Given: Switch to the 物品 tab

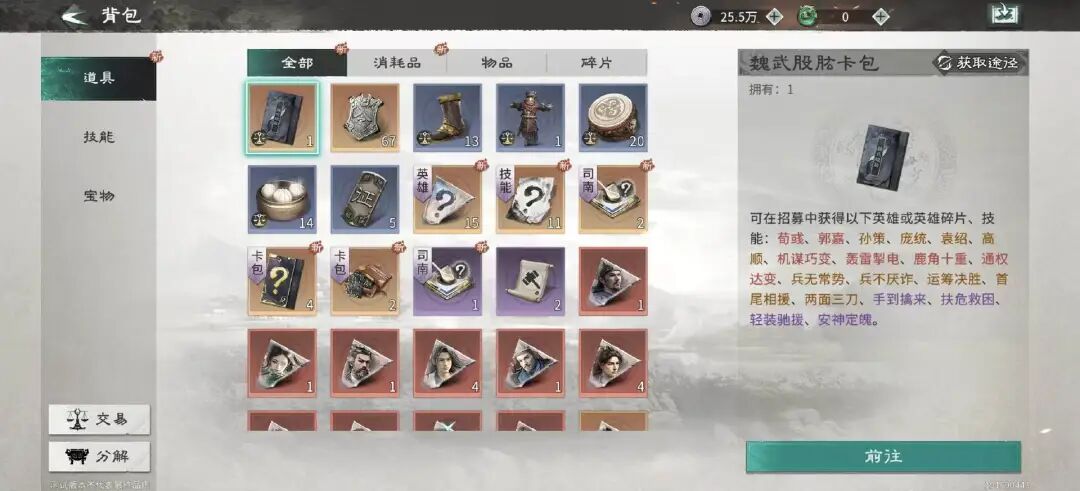Looking at the screenshot, I should (497, 62).
